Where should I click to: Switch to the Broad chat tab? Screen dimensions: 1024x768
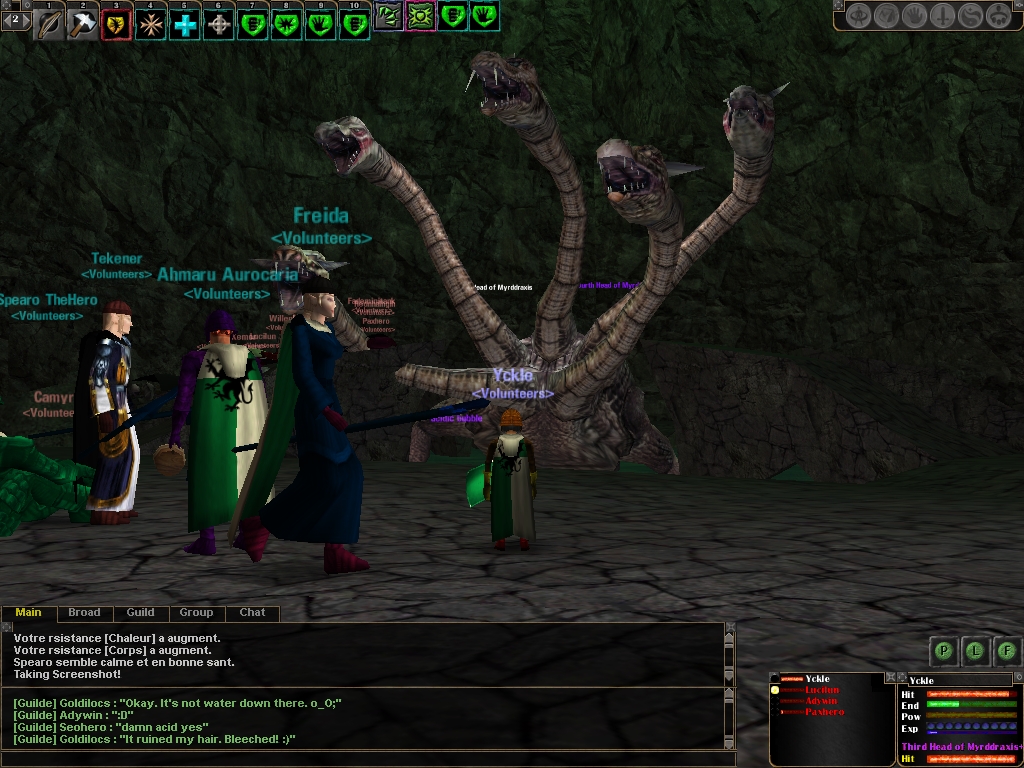(x=84, y=612)
